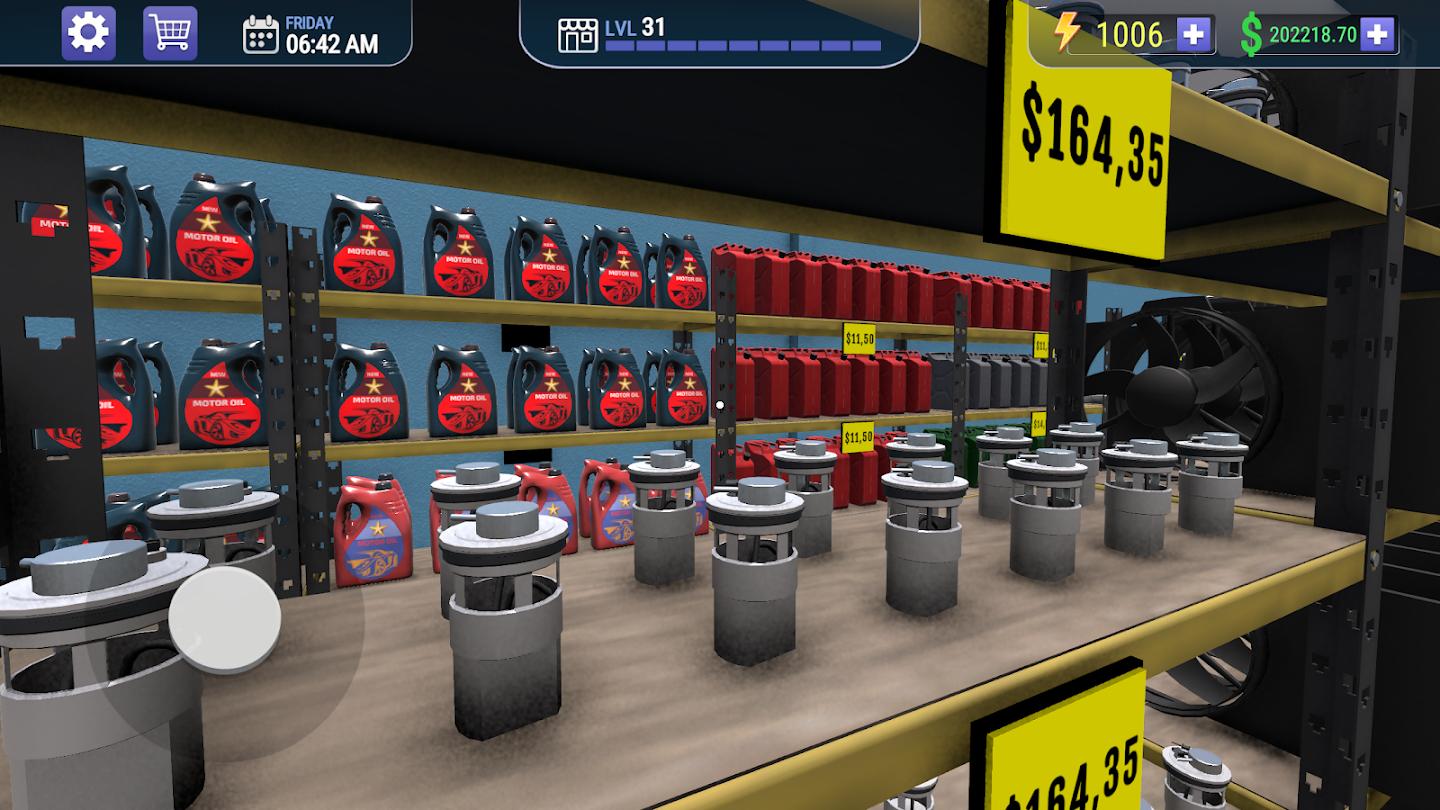This screenshot has height=810, width=1440.
Task: Click the green dollar sign icon
Action: [1253, 33]
